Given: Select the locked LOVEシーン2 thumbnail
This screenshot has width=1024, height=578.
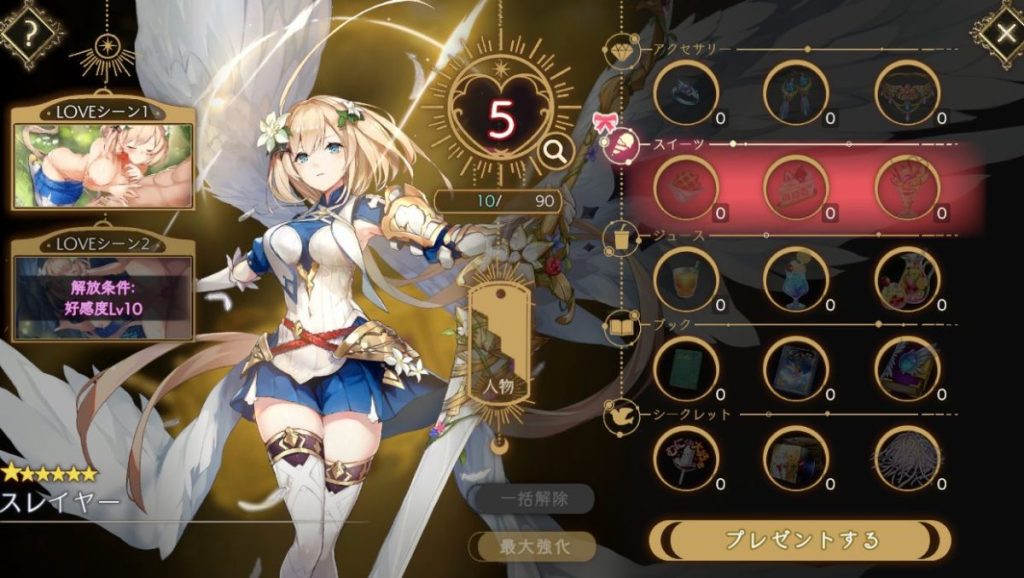Looking at the screenshot, I should tap(101, 295).
